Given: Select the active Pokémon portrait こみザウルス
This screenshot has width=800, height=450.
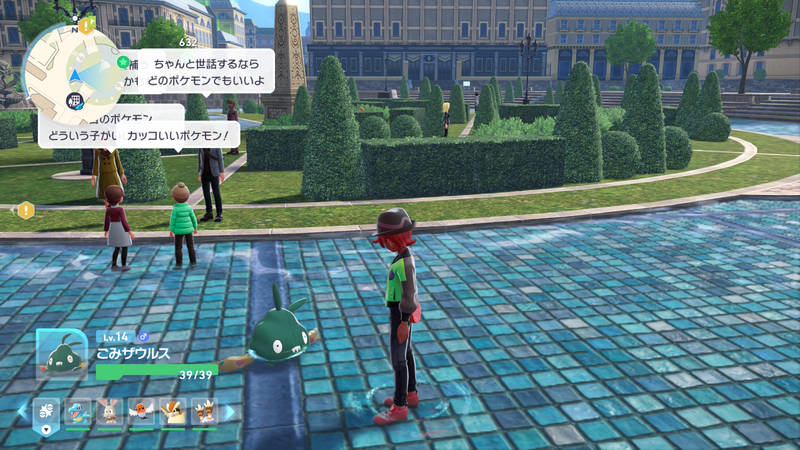Looking at the screenshot, I should [61, 354].
